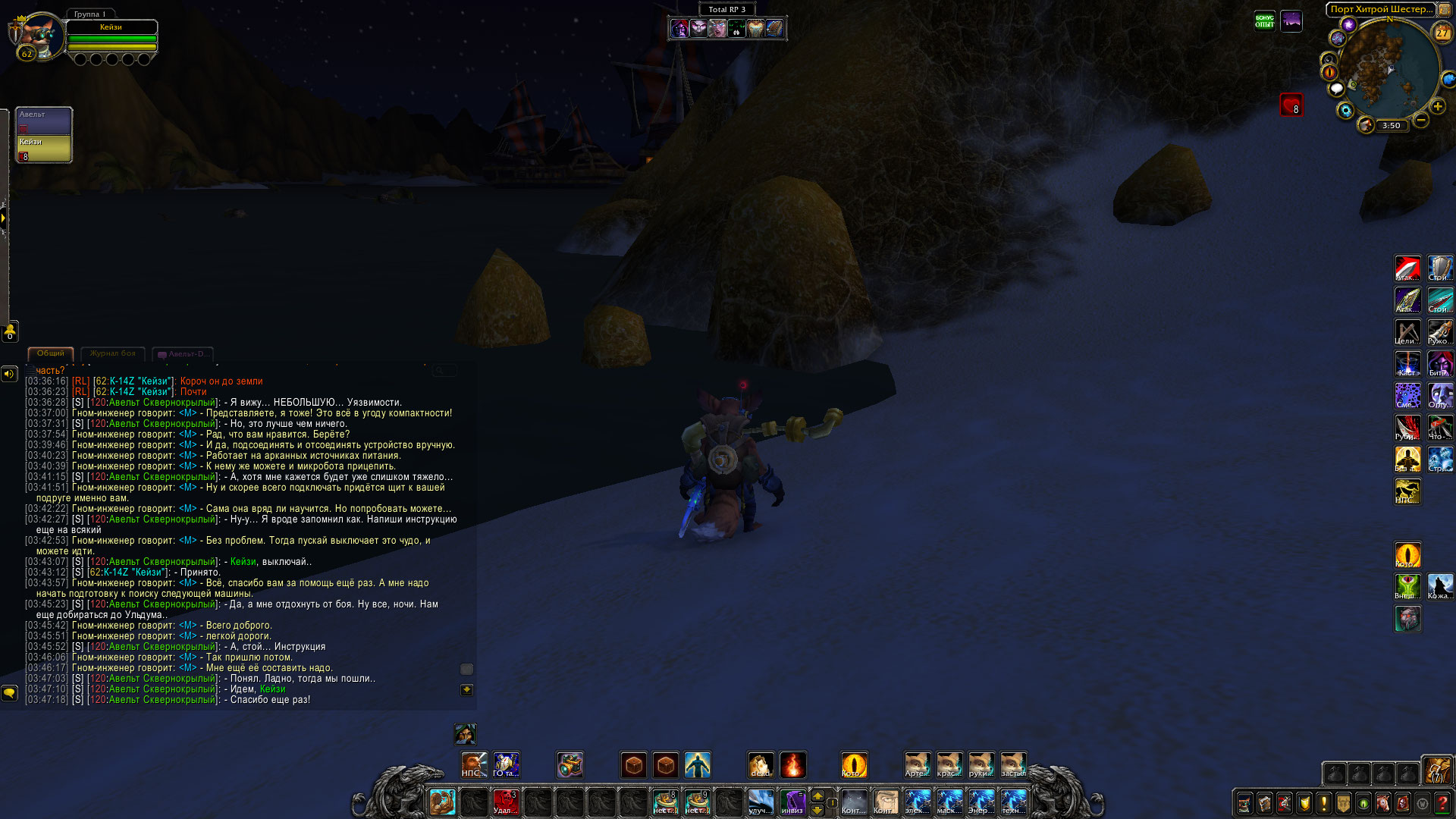The height and width of the screenshot is (819, 1456).
Task: Click the minimap zoom-out minus button
Action: [1421, 120]
